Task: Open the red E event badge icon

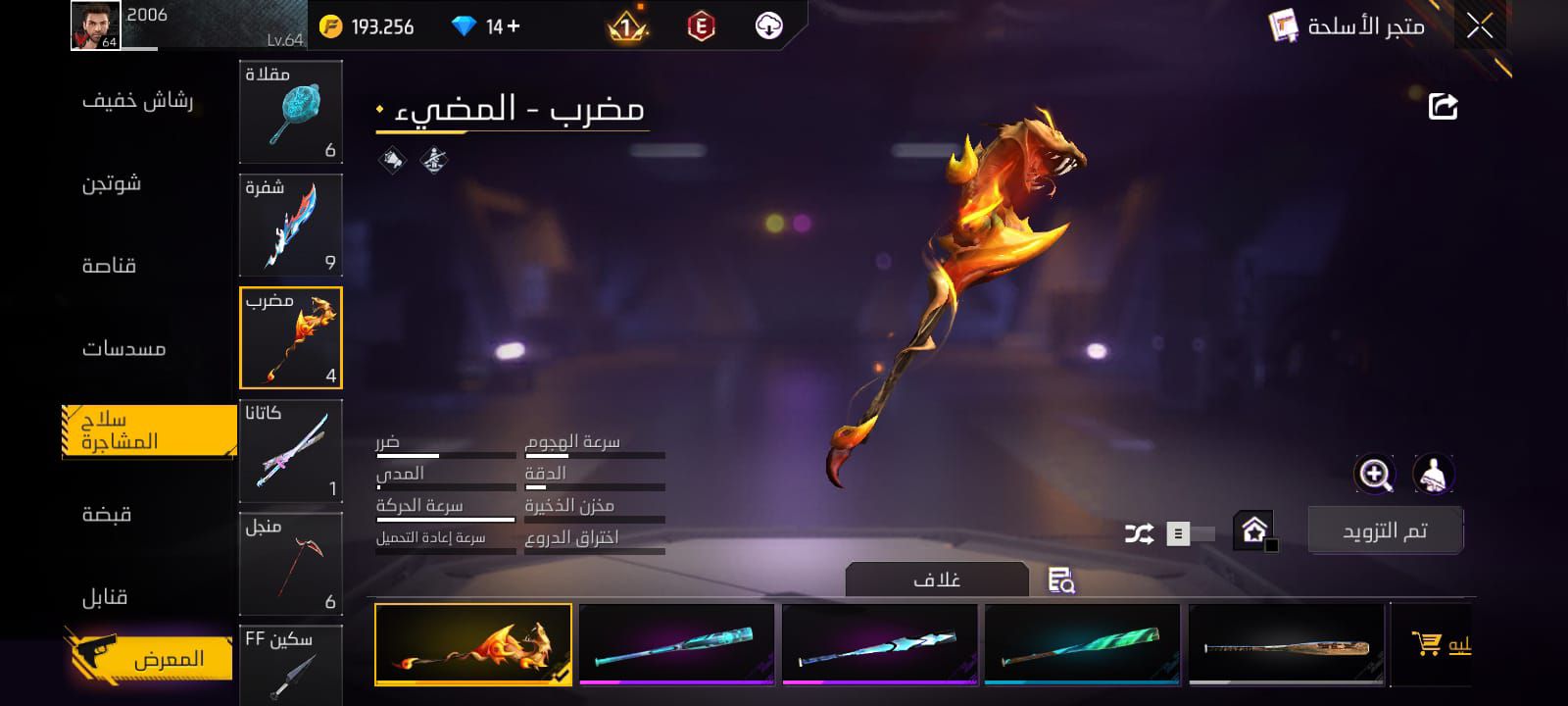Action: click(700, 25)
